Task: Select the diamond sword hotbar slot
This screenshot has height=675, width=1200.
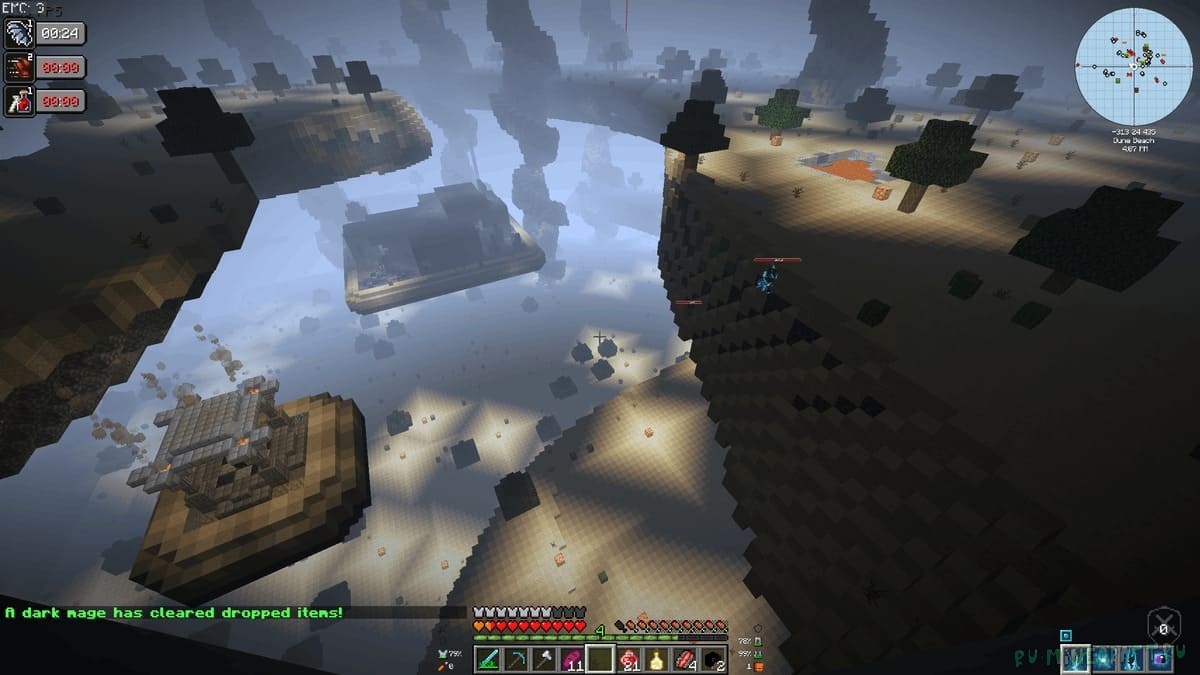Action: tap(487, 659)
